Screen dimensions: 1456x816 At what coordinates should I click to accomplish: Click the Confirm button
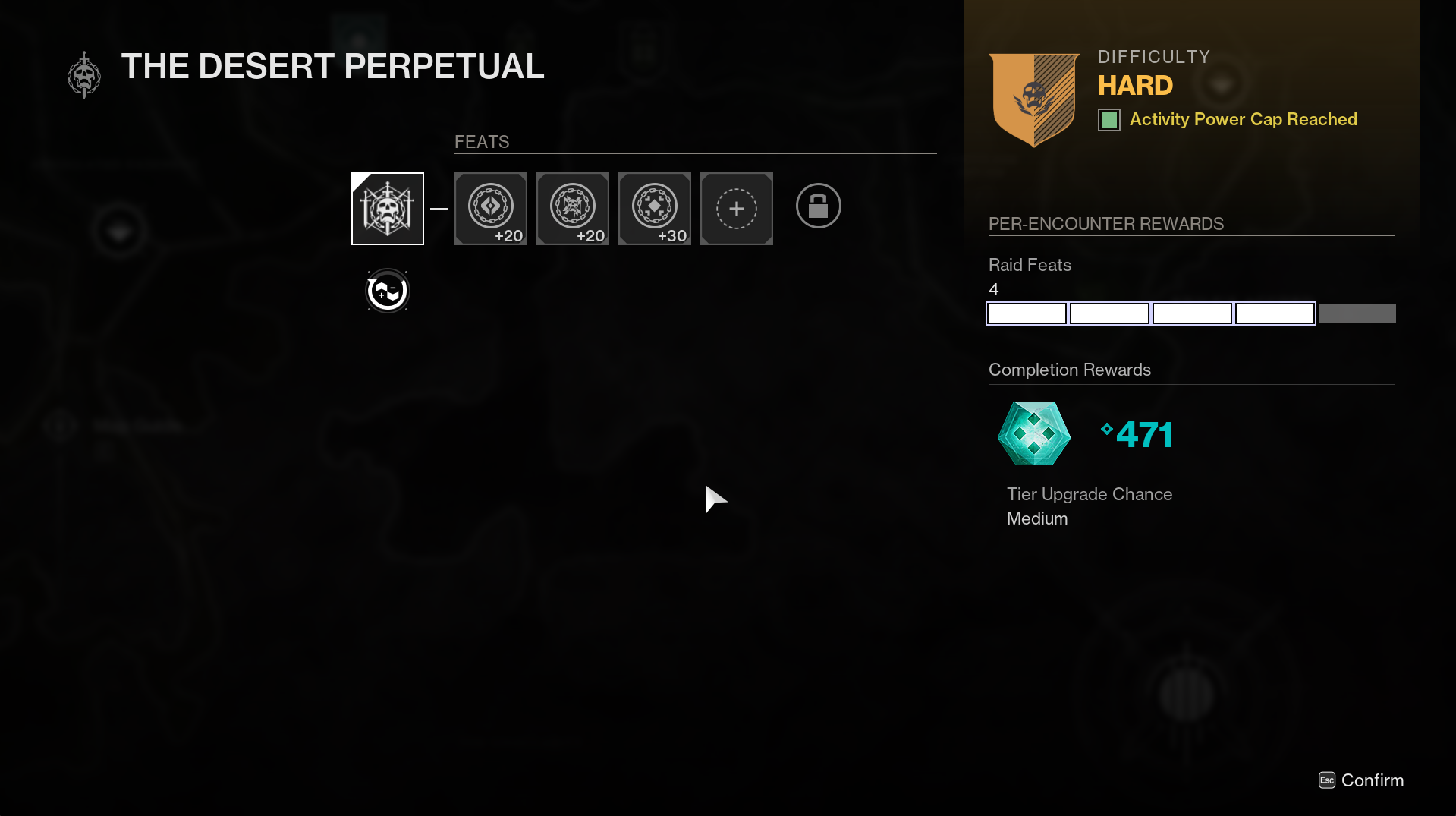[x=1362, y=780]
